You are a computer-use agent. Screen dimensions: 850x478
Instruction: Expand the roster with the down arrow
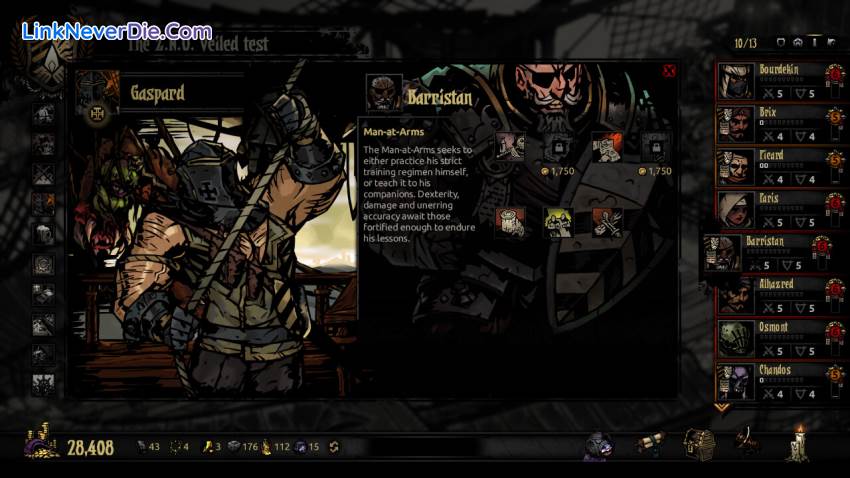click(x=722, y=408)
